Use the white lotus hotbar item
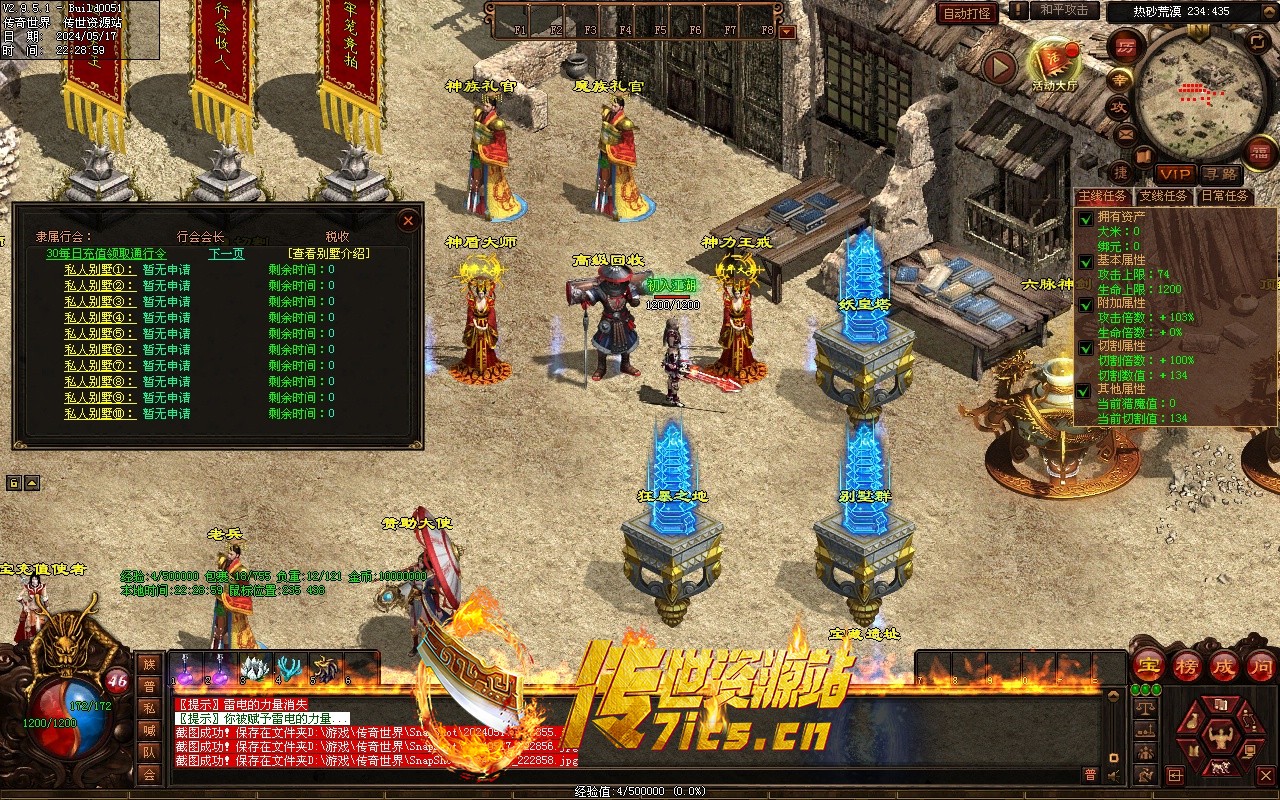Image resolution: width=1280 pixels, height=800 pixels. (254, 668)
